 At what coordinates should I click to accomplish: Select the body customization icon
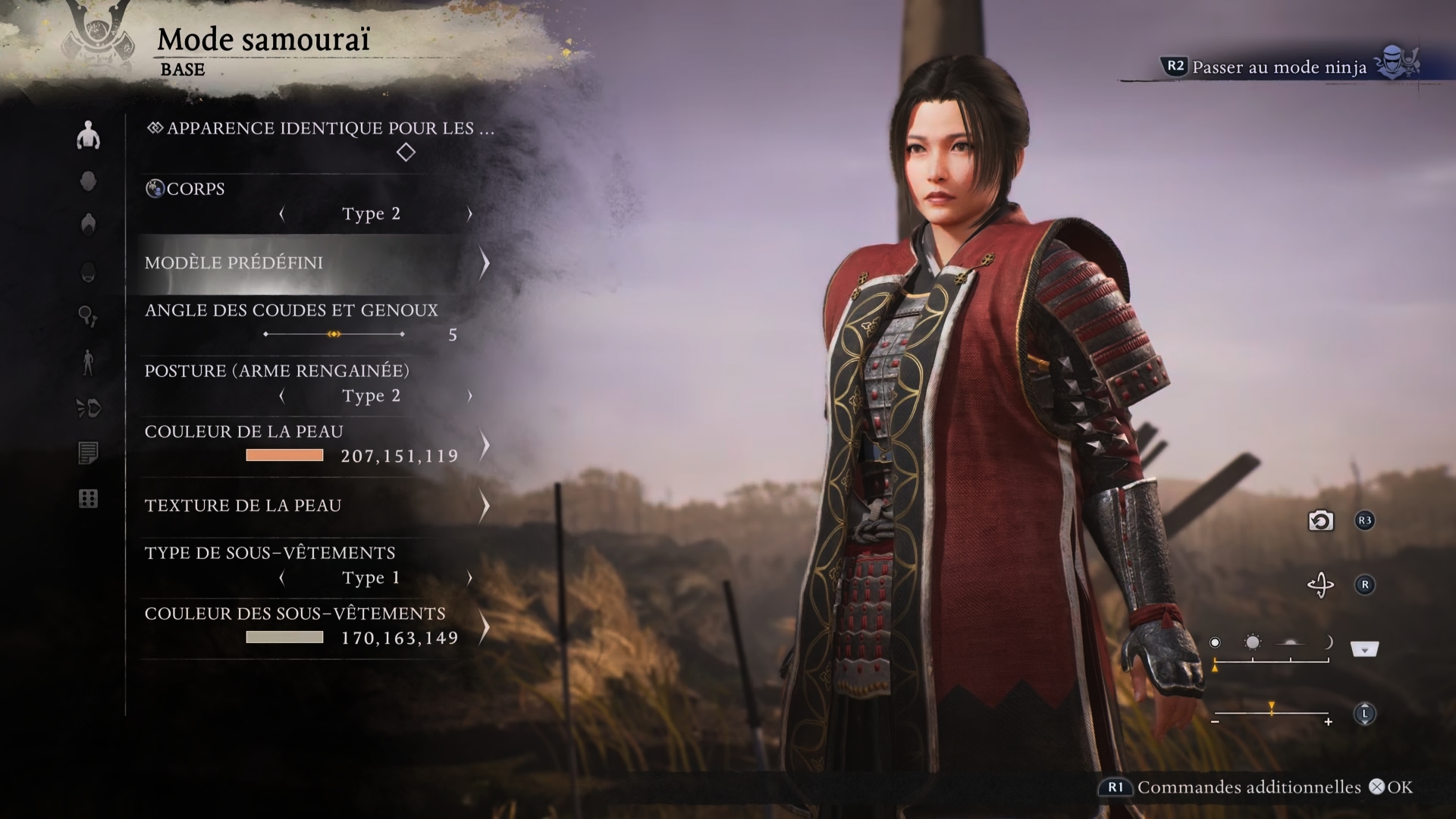point(89,134)
